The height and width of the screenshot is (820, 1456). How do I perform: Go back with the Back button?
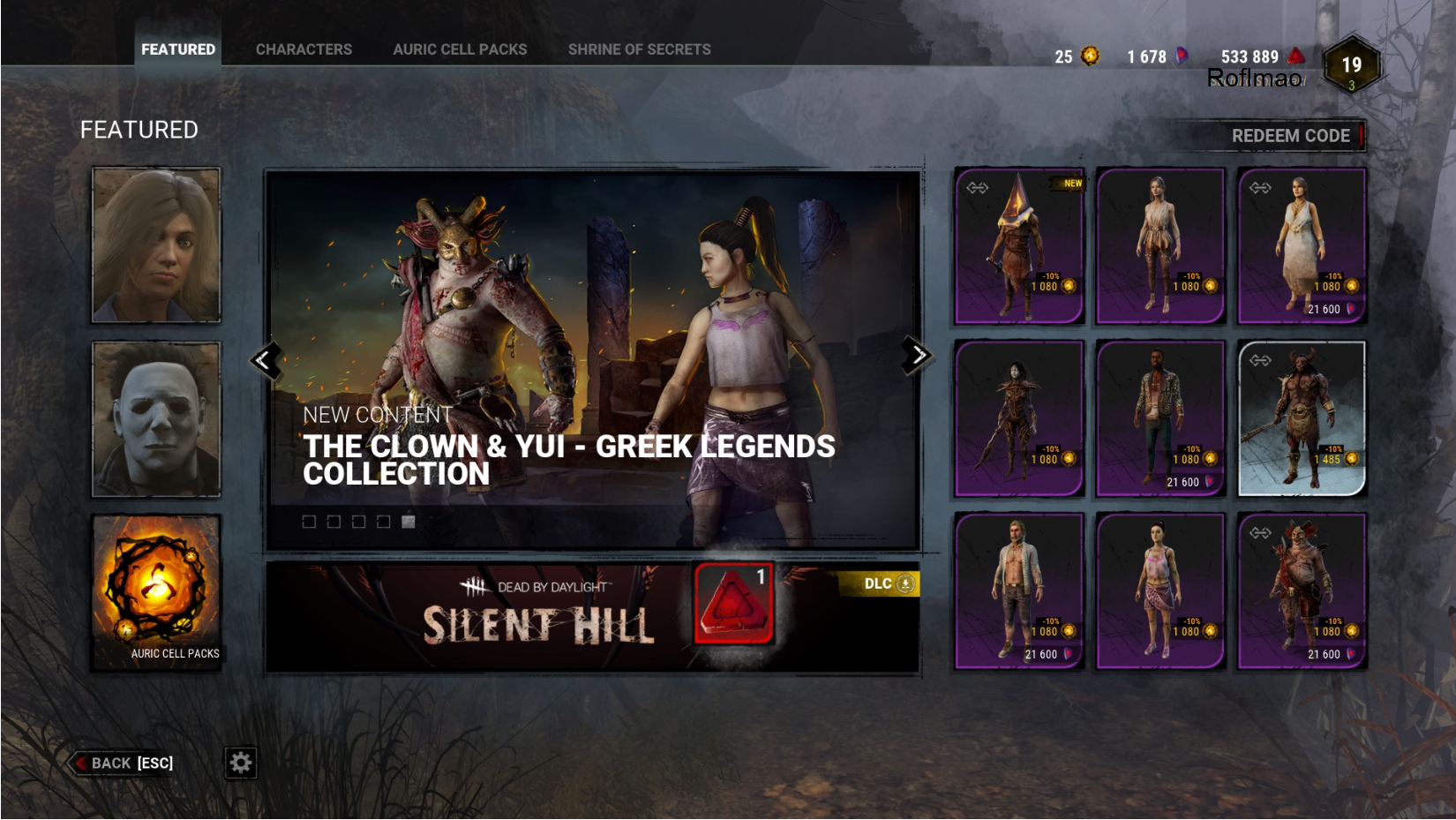124,763
